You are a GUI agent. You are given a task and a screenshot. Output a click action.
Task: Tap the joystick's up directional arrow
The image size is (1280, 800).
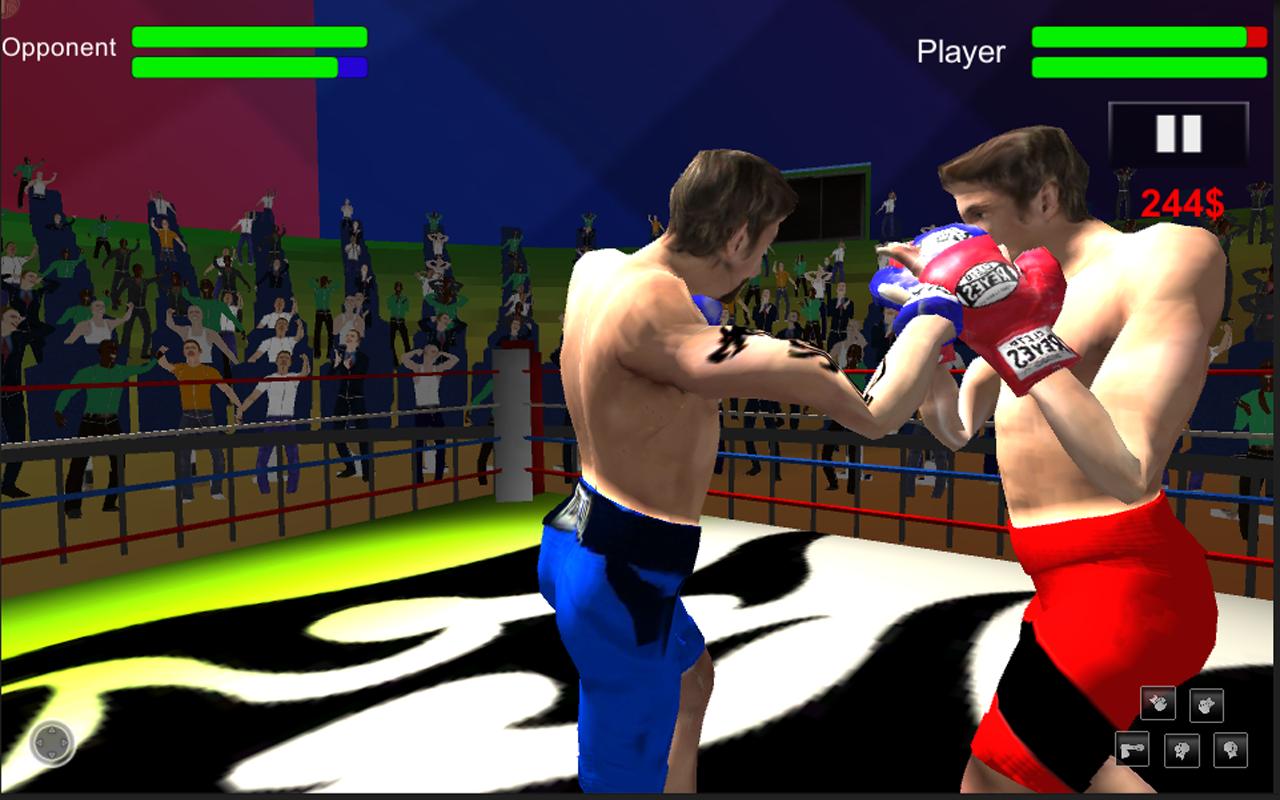tap(52, 731)
